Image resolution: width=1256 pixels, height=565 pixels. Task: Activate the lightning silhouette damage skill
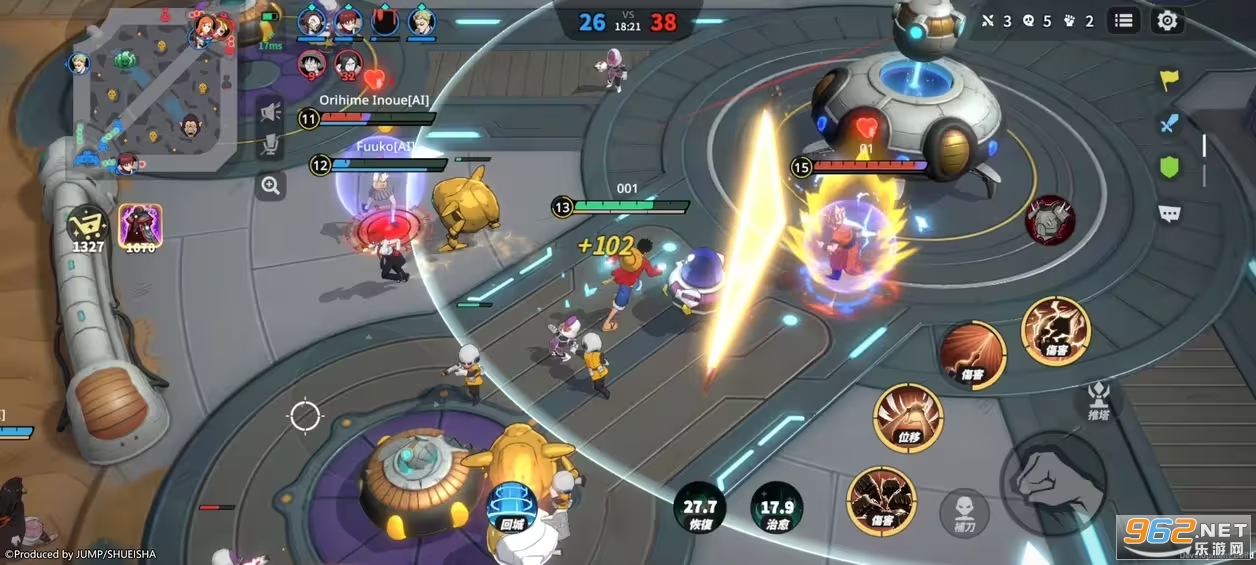click(1055, 331)
